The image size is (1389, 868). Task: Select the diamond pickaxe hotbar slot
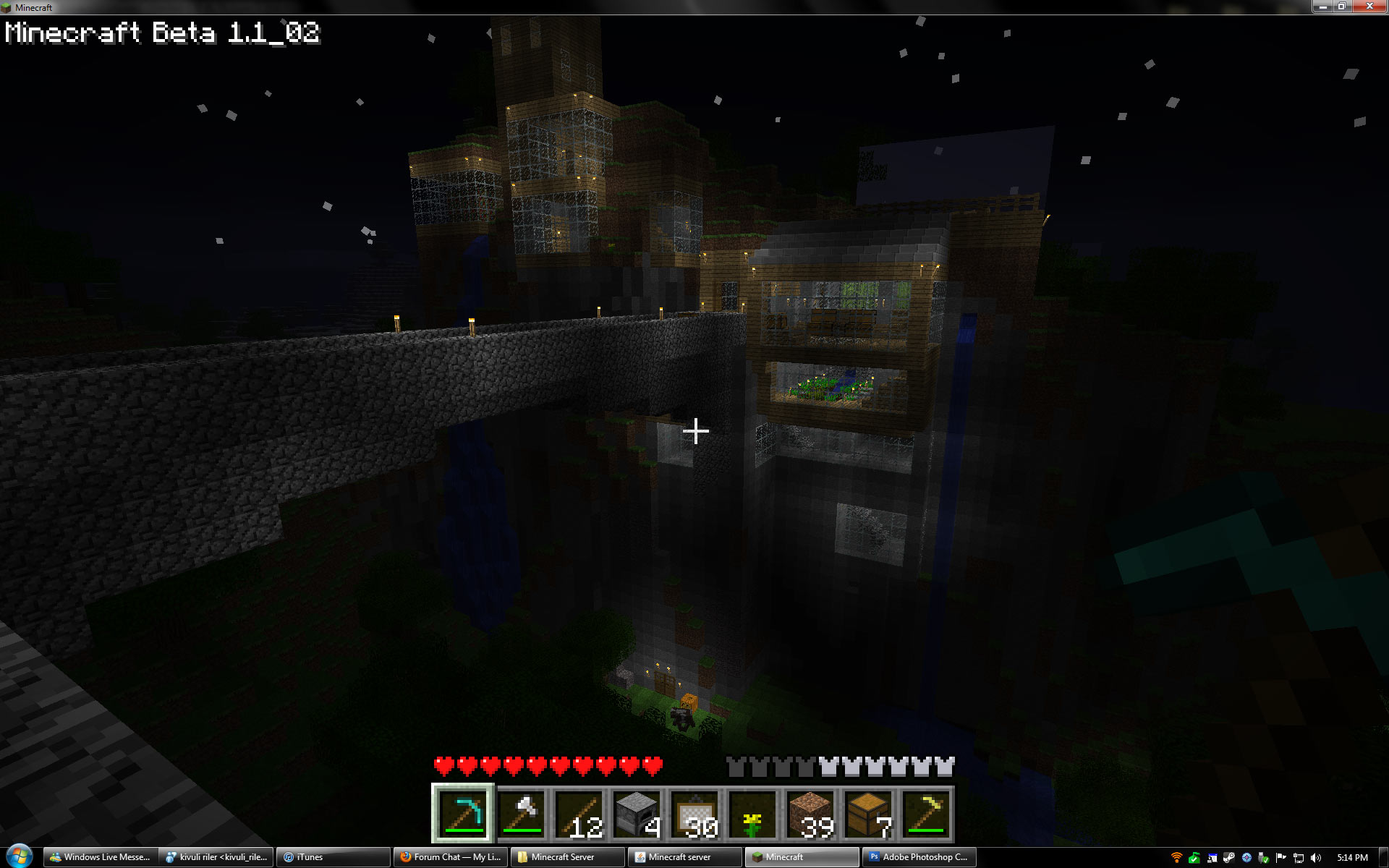click(463, 814)
